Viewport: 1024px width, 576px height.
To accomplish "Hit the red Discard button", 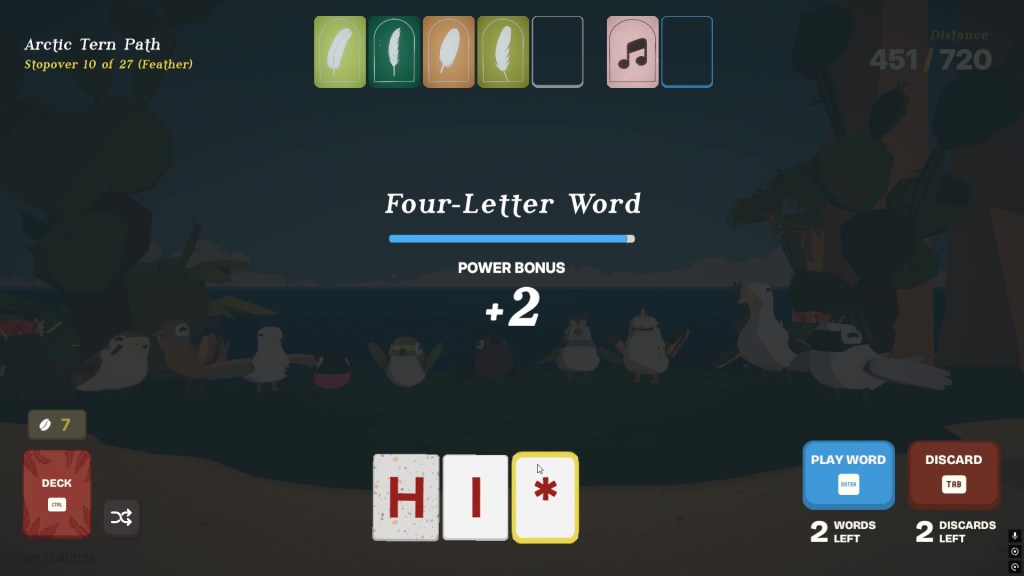I will point(953,475).
